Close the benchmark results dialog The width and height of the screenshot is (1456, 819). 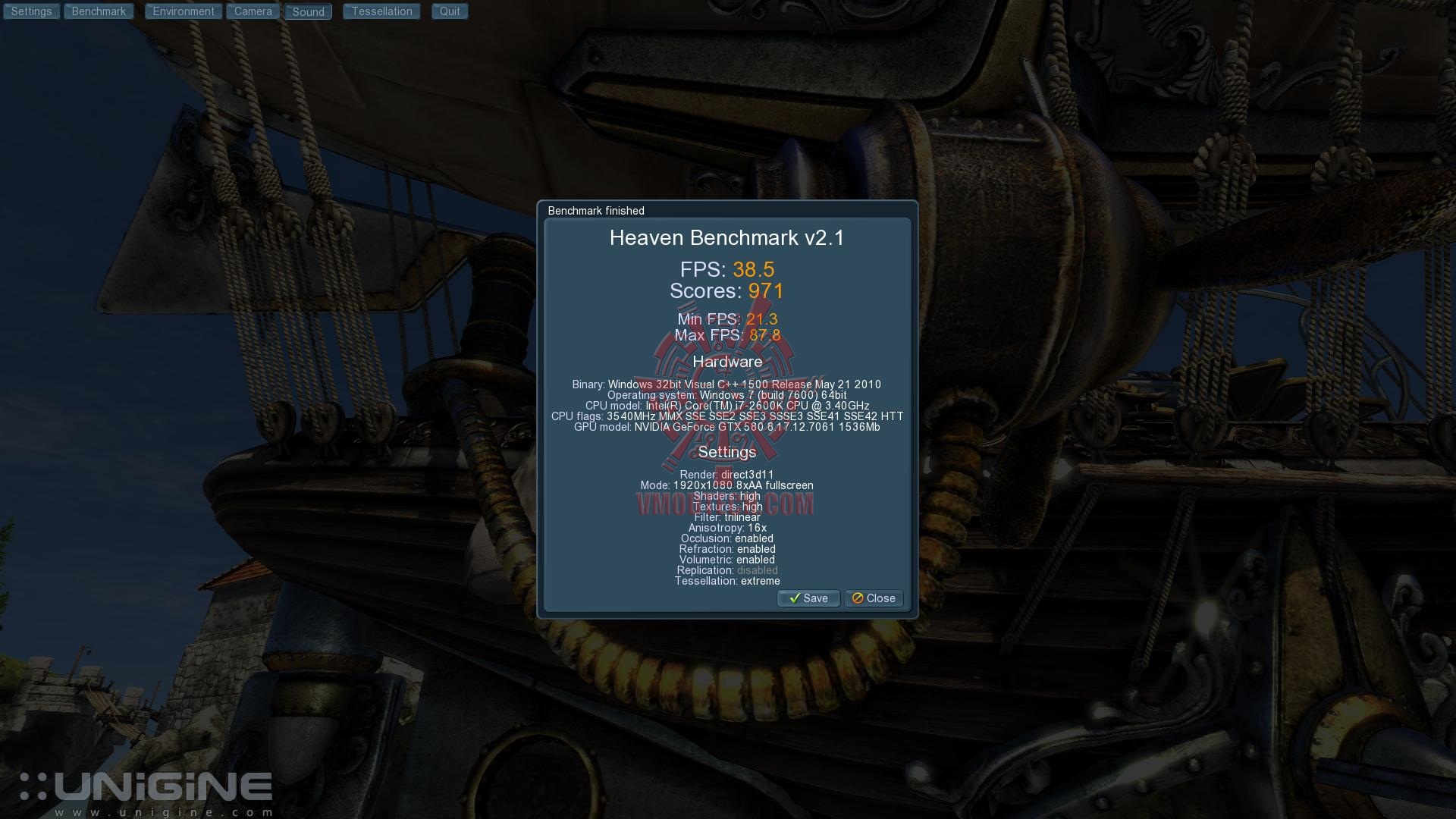[874, 598]
